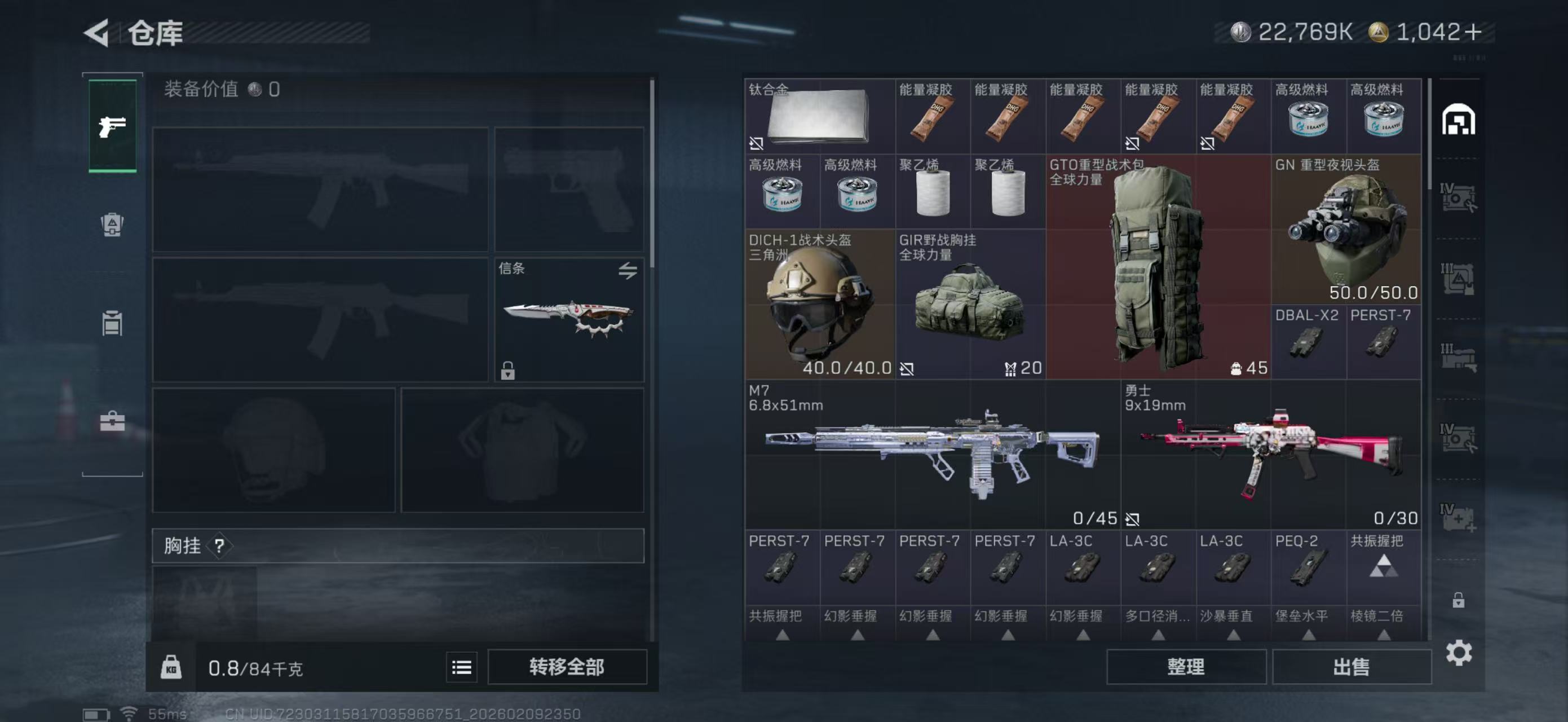
Task: Click the 出售 sell button
Action: tap(1351, 667)
